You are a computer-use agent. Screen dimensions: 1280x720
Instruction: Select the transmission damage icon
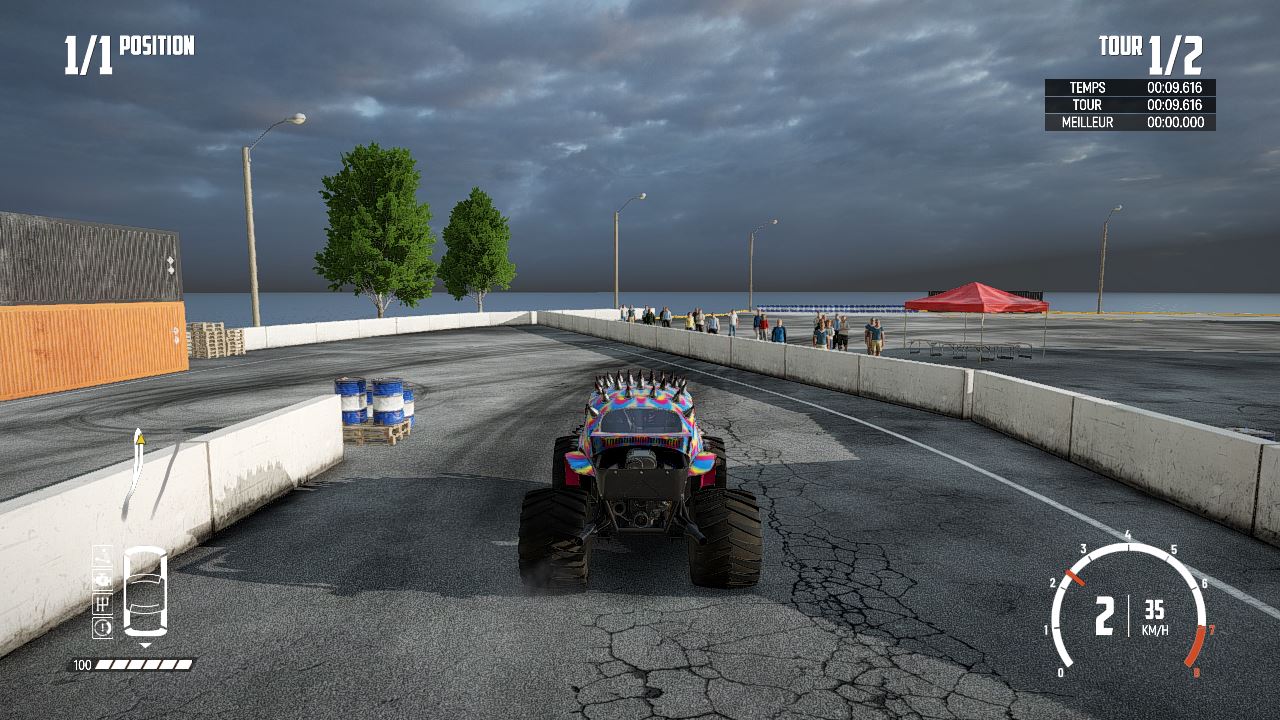[103, 602]
